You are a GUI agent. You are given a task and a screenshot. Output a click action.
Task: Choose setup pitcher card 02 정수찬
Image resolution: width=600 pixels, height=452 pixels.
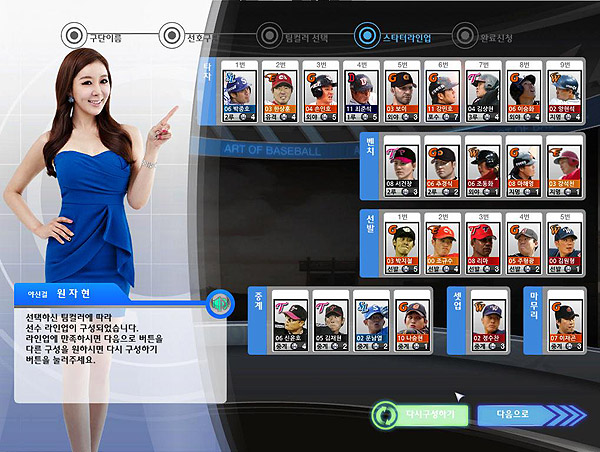pos(487,324)
